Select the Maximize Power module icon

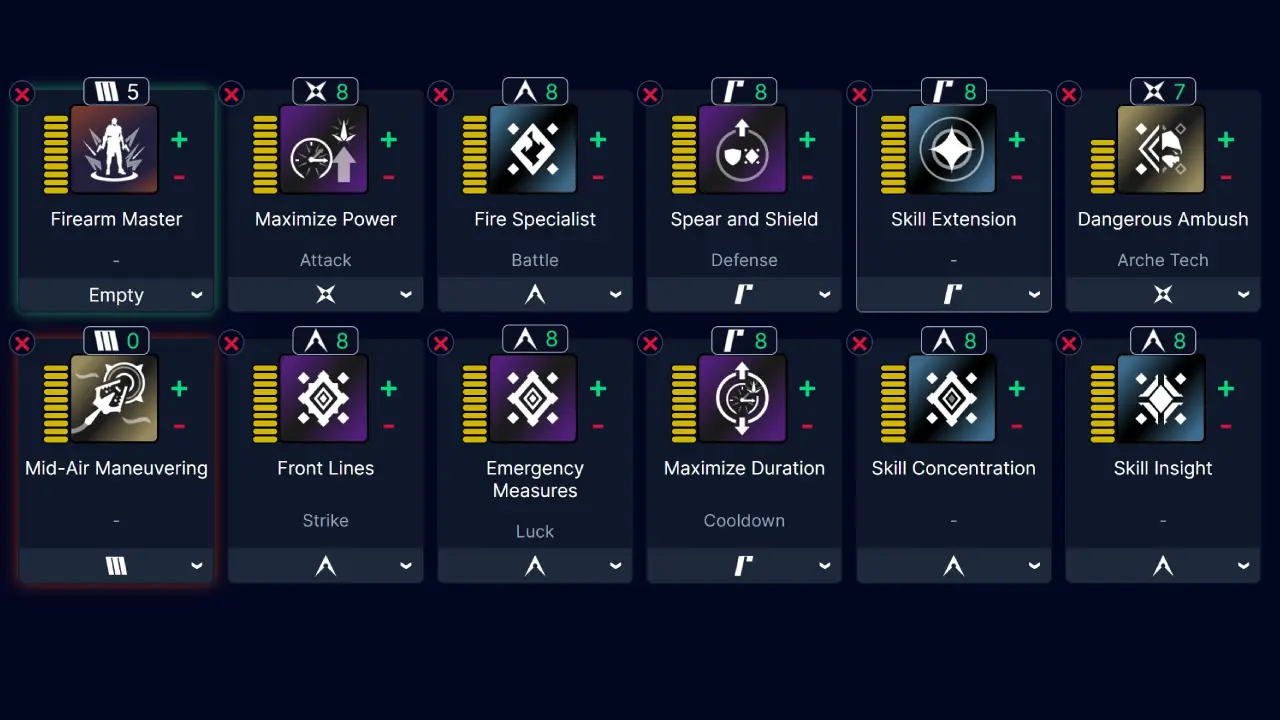point(325,150)
